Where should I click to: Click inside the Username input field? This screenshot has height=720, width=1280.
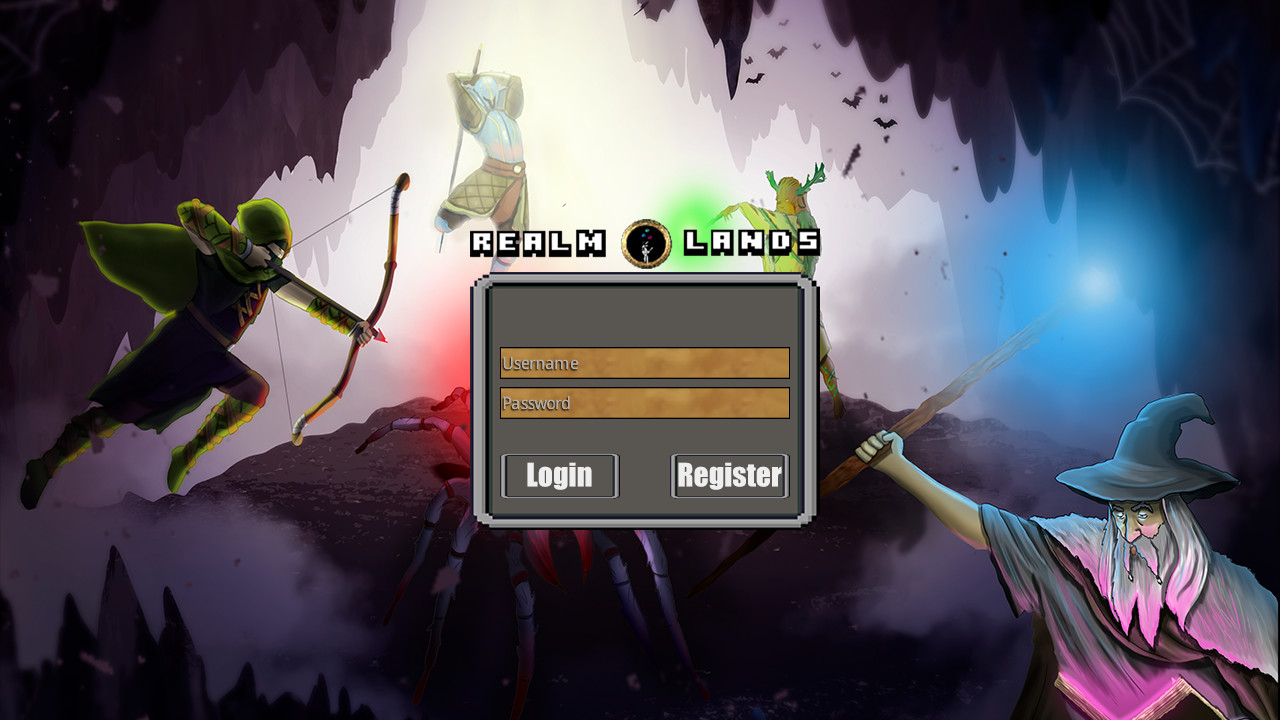click(x=645, y=362)
